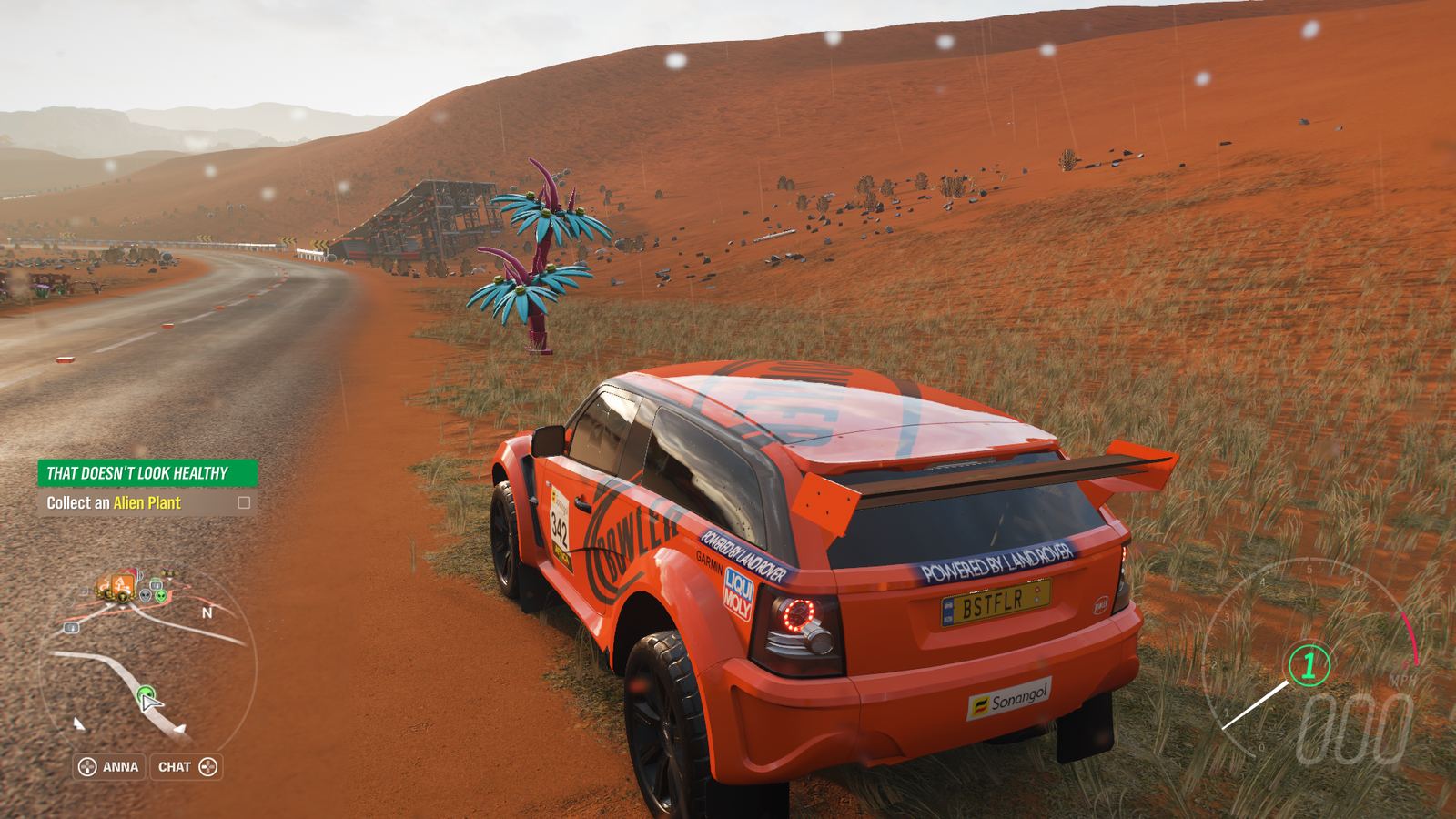Open the CHAT button
Viewport: 1456px width, 819px height.
[x=187, y=767]
